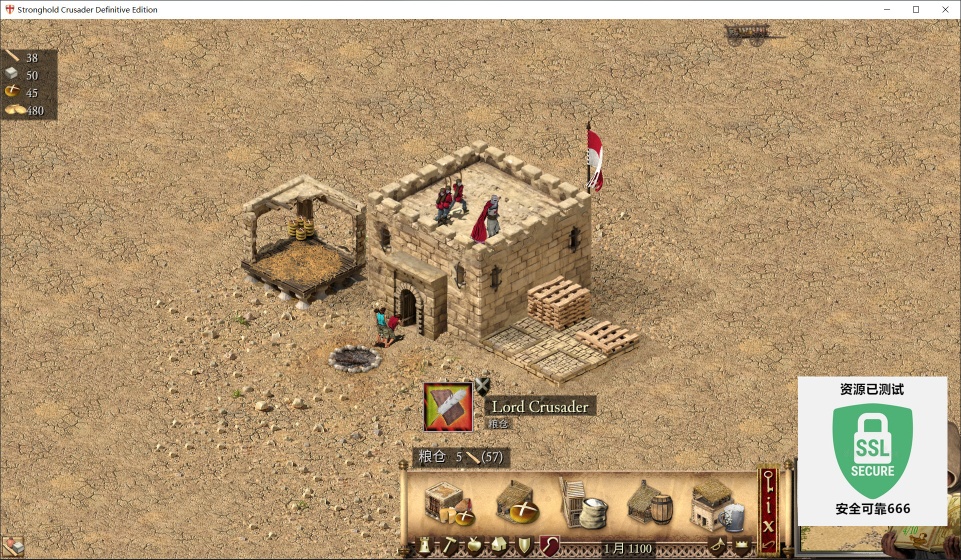Click the undo arrow button
961x560 pixels.
(x=768, y=544)
